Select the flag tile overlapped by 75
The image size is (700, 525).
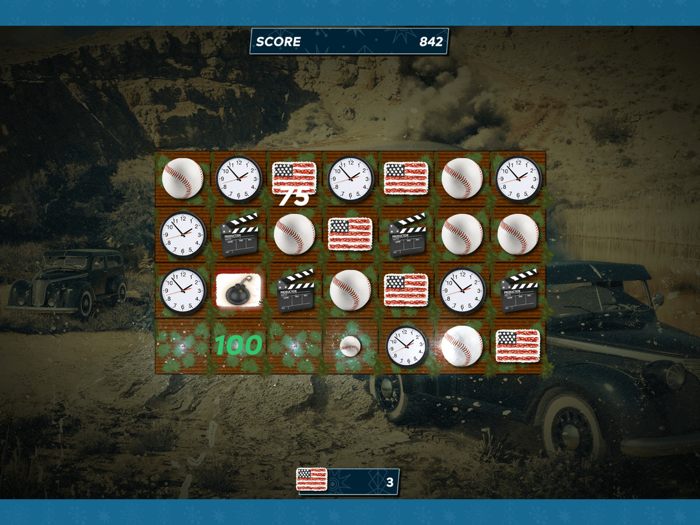click(295, 178)
